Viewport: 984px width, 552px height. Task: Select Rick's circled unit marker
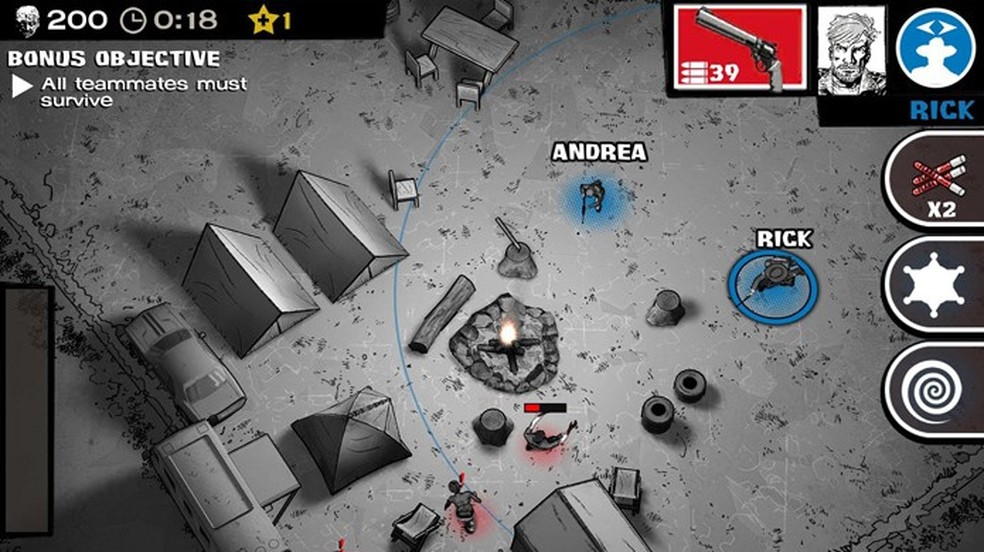pyautogui.click(x=772, y=277)
